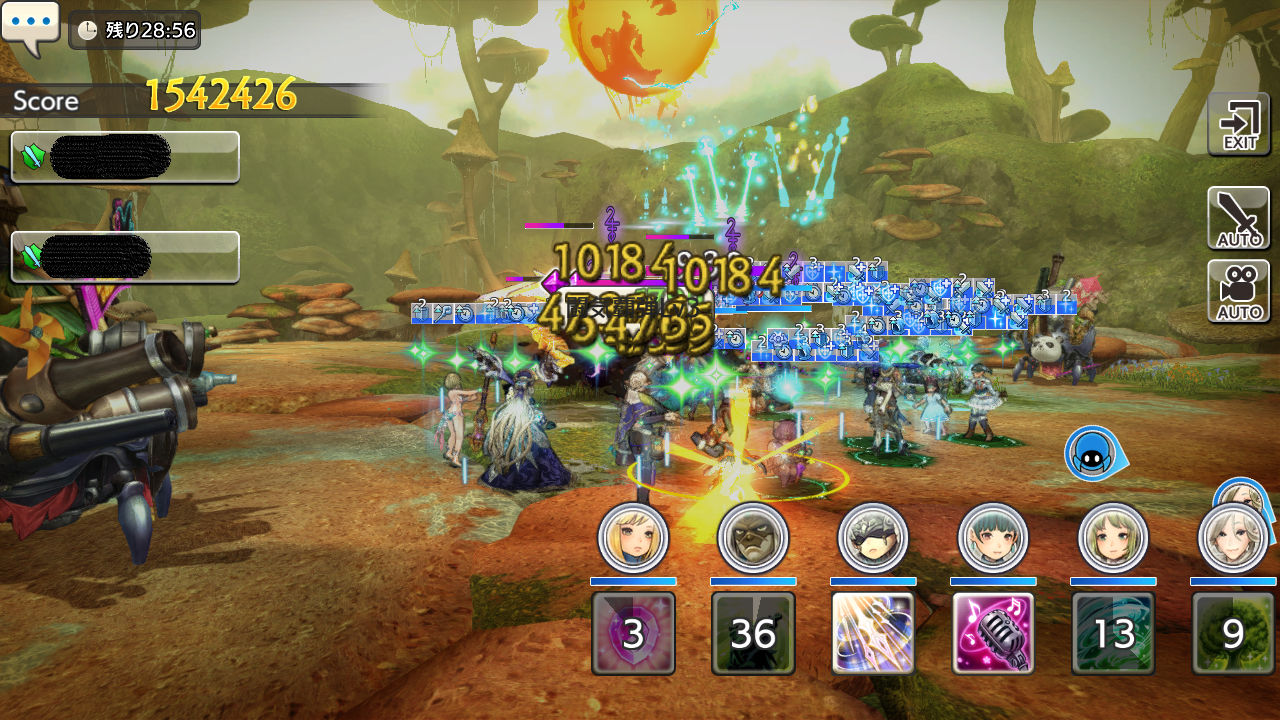
Task: Open the chat speech bubble
Action: pos(30,26)
